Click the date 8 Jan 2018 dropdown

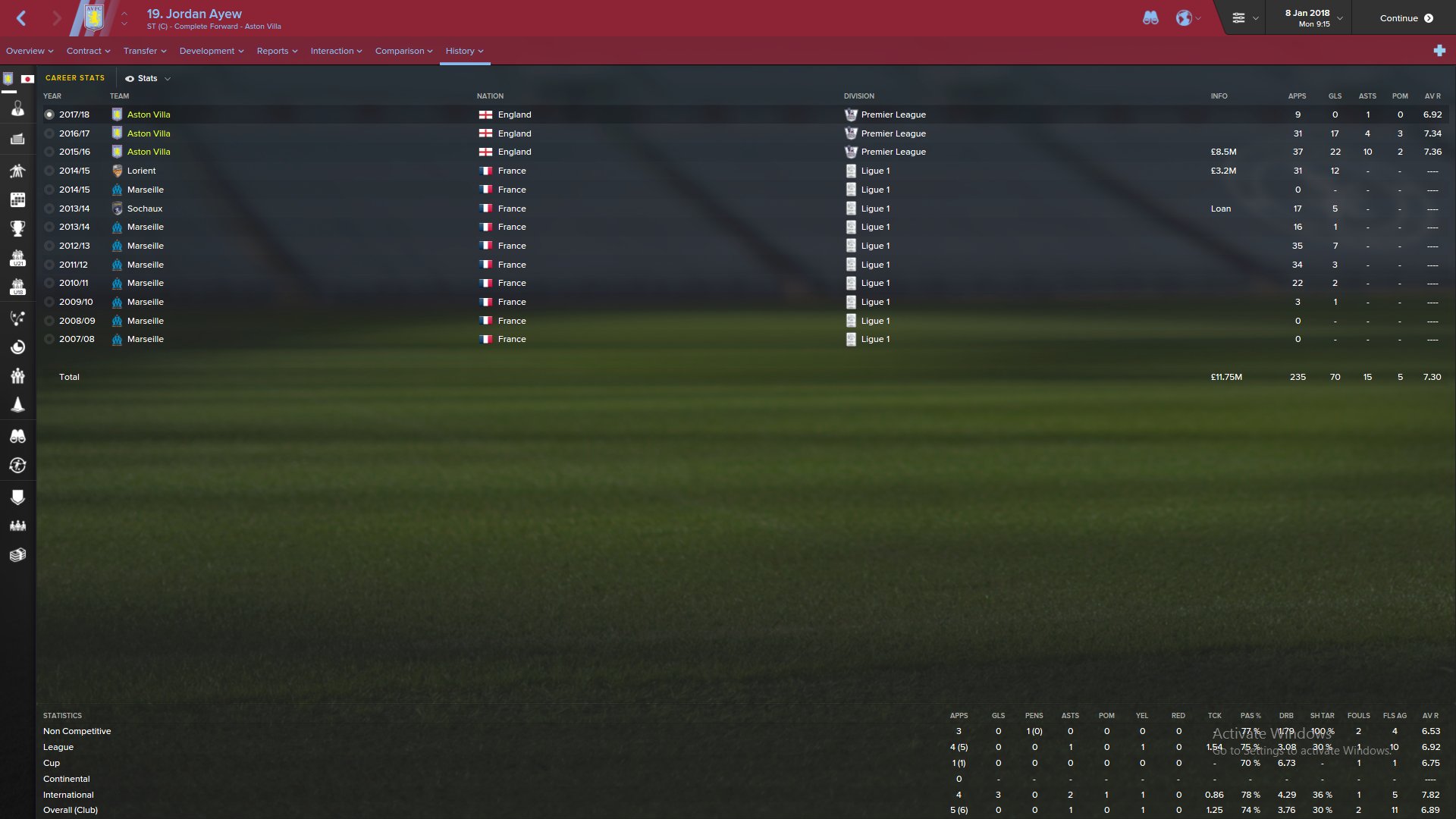point(1313,18)
